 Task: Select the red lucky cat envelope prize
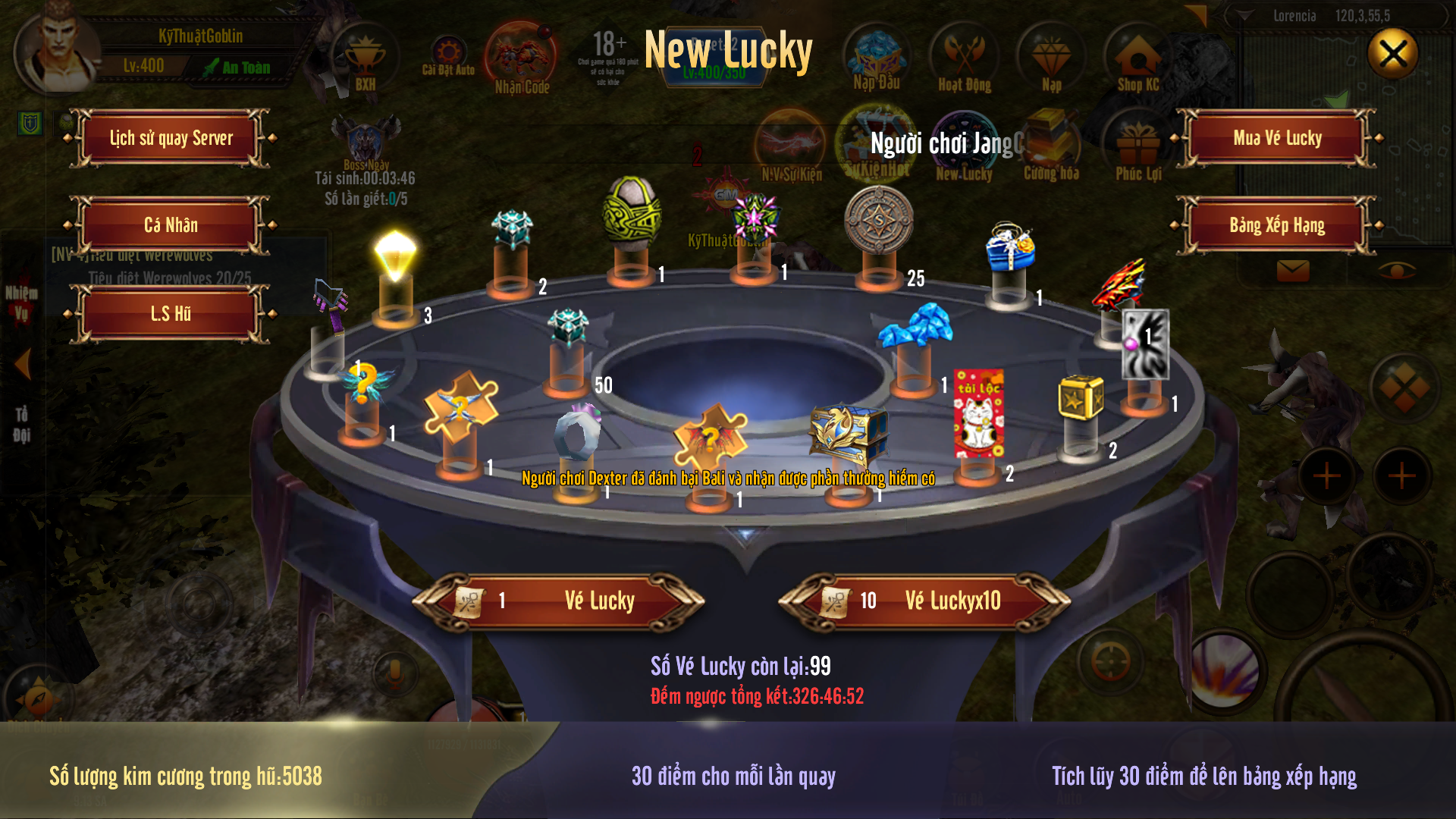click(x=978, y=413)
